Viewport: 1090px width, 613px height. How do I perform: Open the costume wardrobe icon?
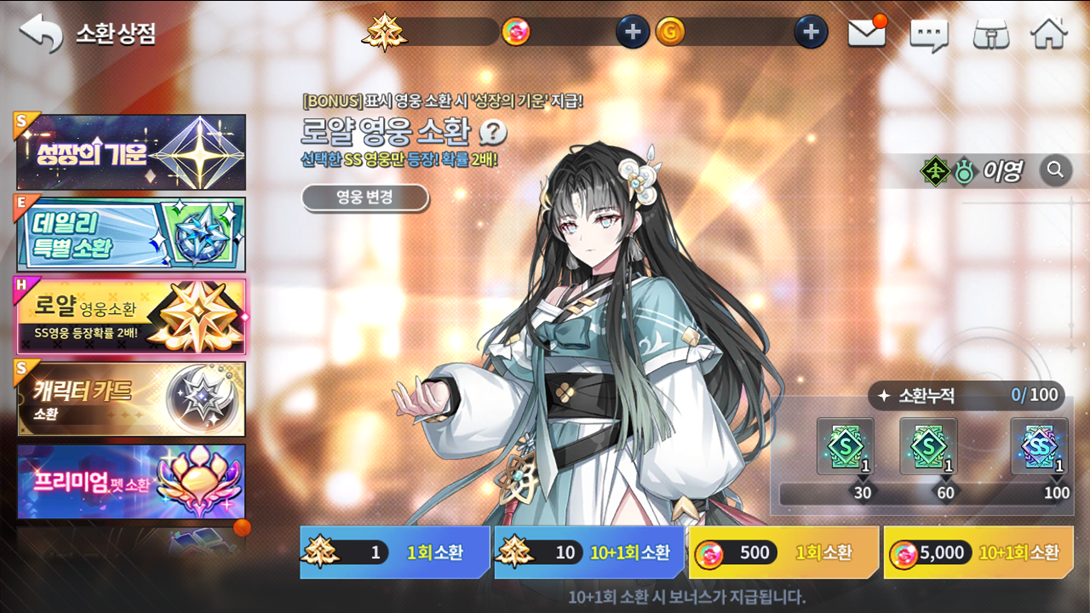click(990, 34)
